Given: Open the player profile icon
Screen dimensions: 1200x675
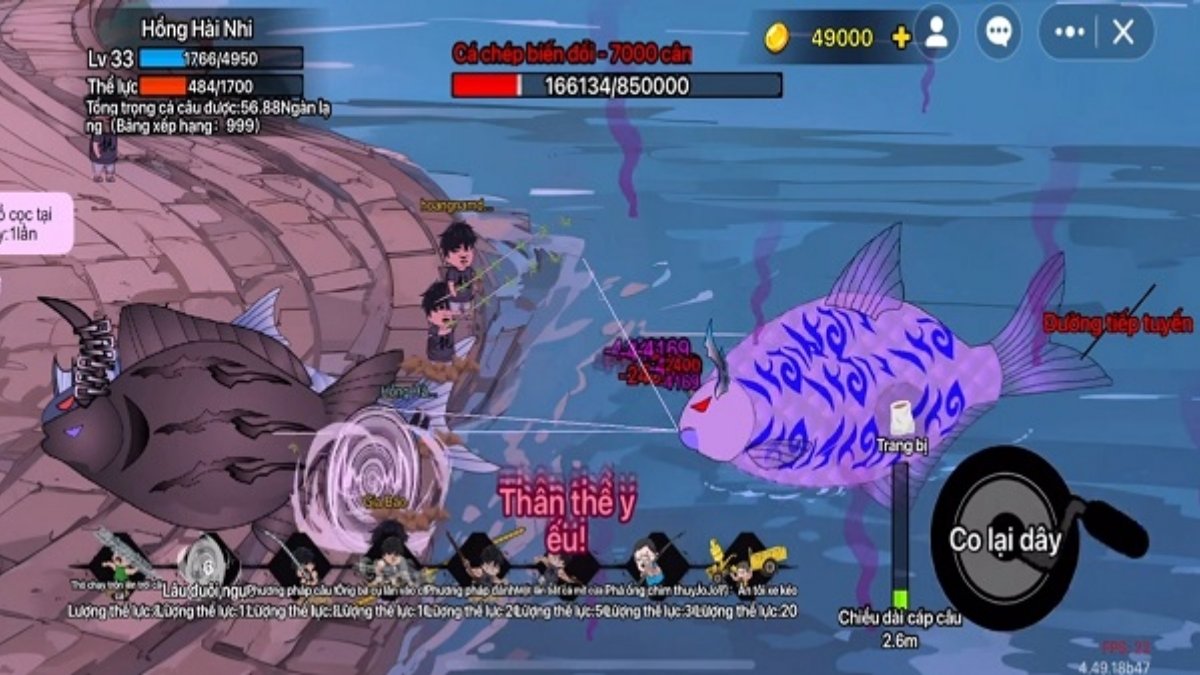Looking at the screenshot, I should coord(936,32).
